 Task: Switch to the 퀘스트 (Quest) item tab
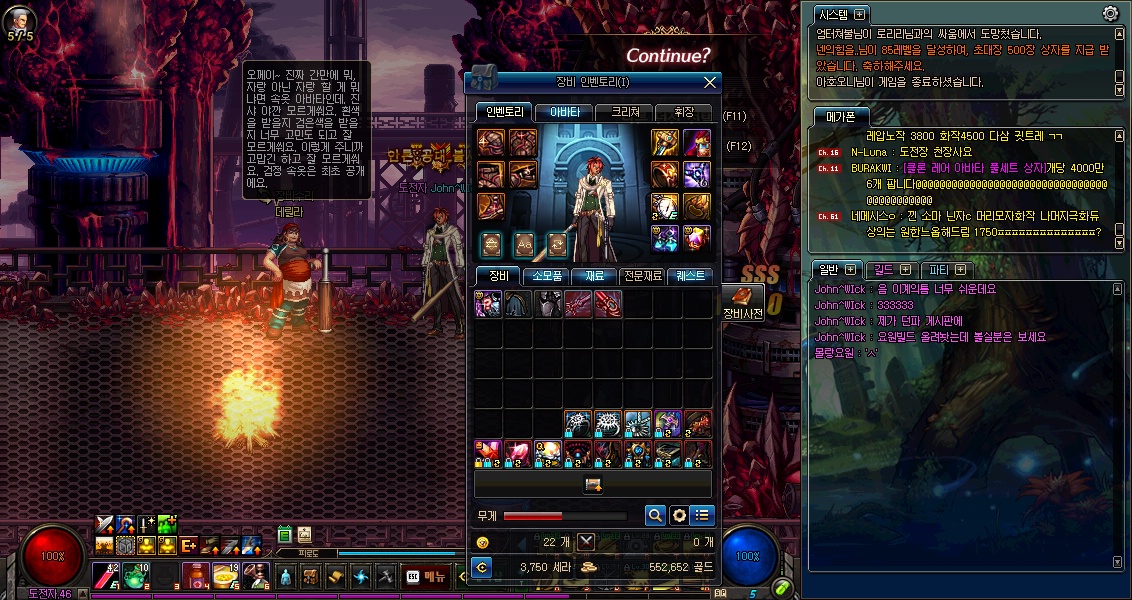690,275
